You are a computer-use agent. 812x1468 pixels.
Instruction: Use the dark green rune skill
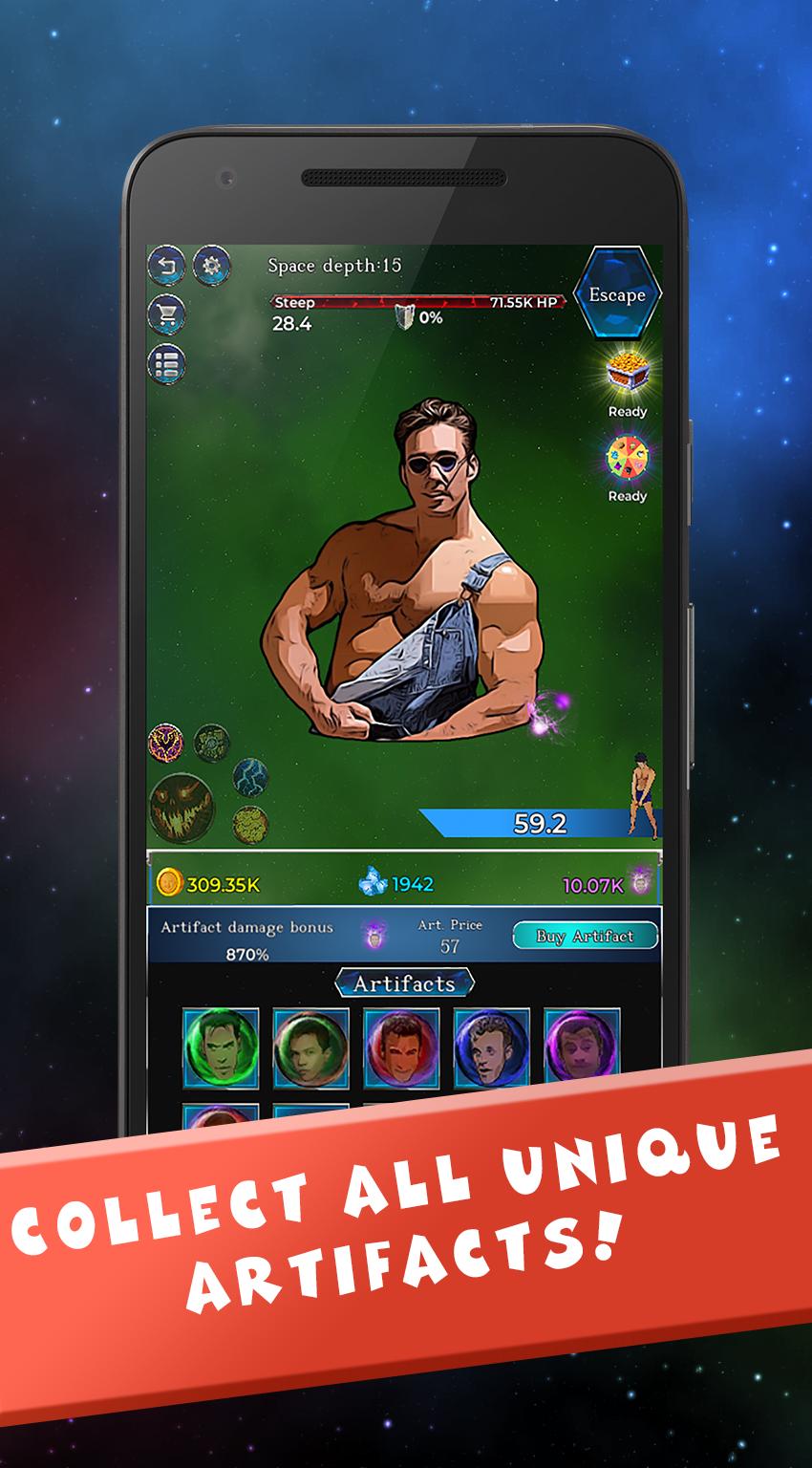[211, 741]
